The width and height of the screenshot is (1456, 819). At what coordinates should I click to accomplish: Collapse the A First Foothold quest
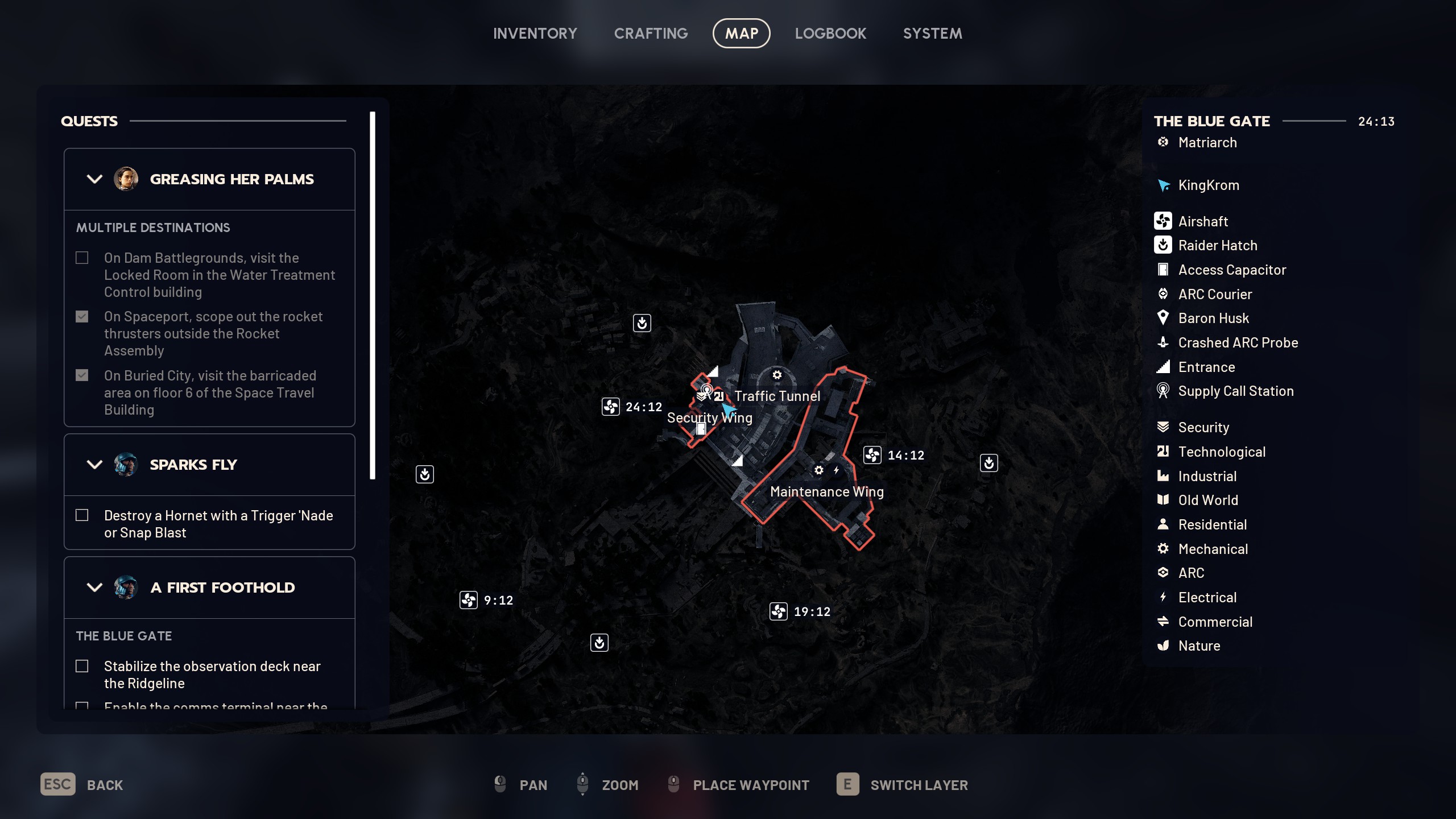[x=94, y=588]
